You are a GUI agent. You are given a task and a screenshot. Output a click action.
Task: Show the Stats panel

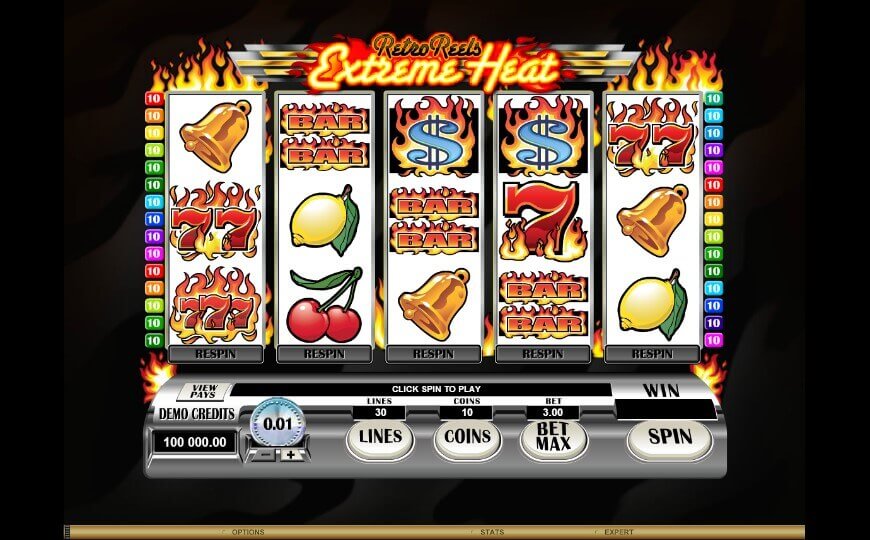click(490, 532)
